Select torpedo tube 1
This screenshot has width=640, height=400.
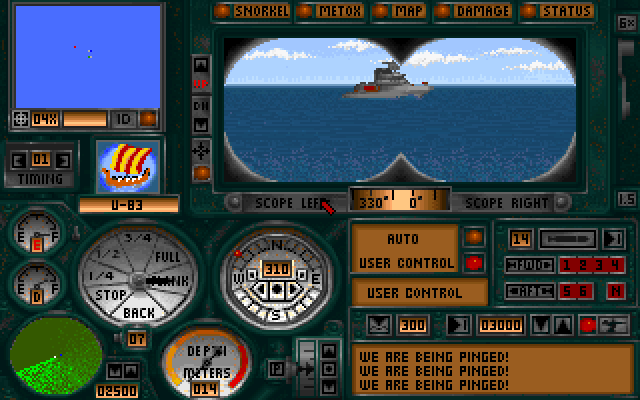tap(566, 265)
